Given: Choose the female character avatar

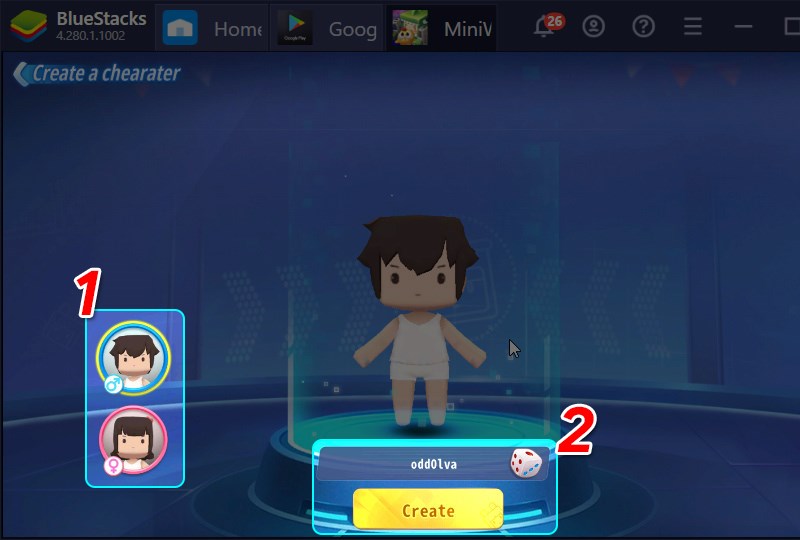Looking at the screenshot, I should [133, 439].
